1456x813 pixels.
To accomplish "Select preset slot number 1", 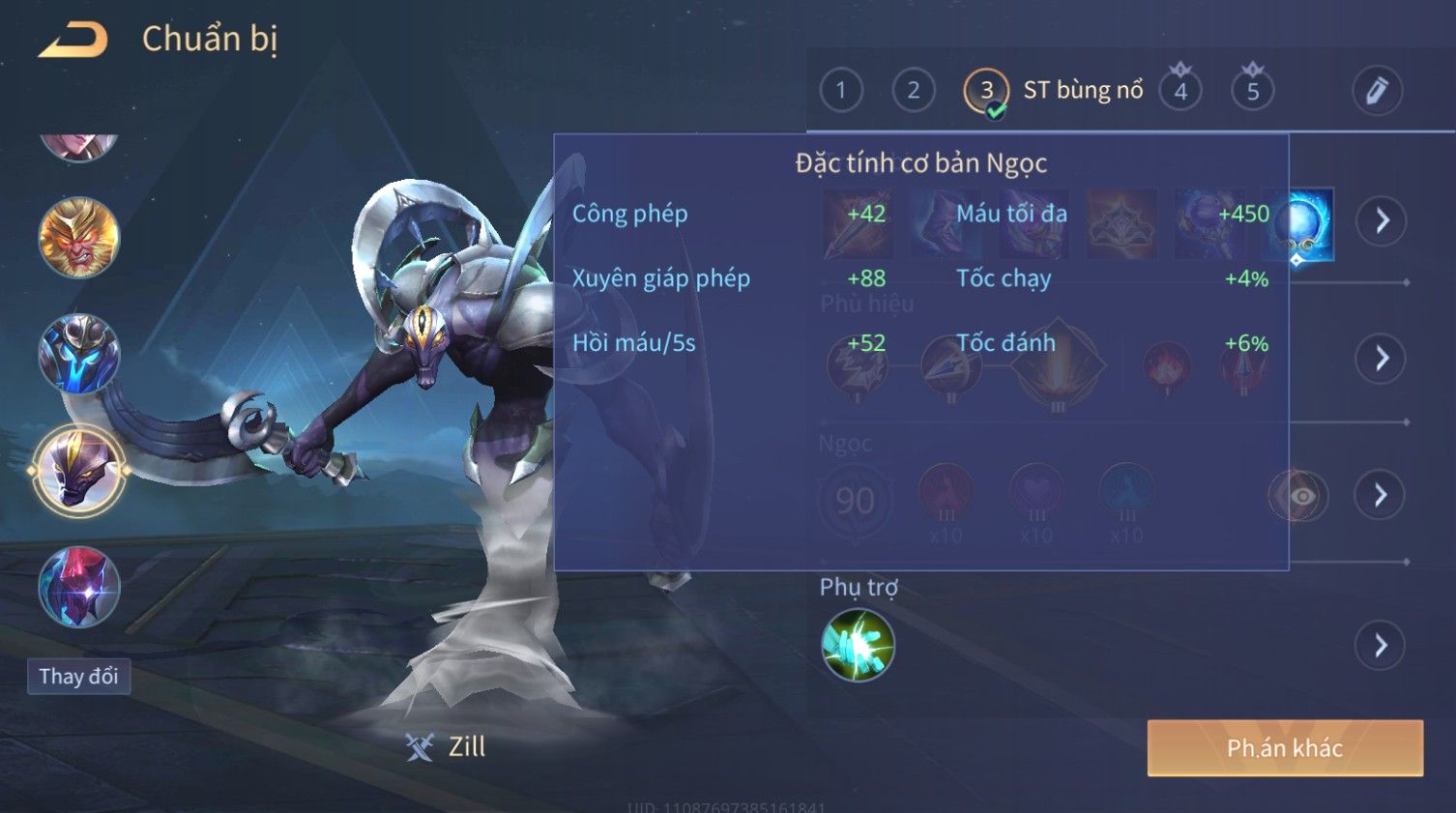I will pyautogui.click(x=840, y=91).
